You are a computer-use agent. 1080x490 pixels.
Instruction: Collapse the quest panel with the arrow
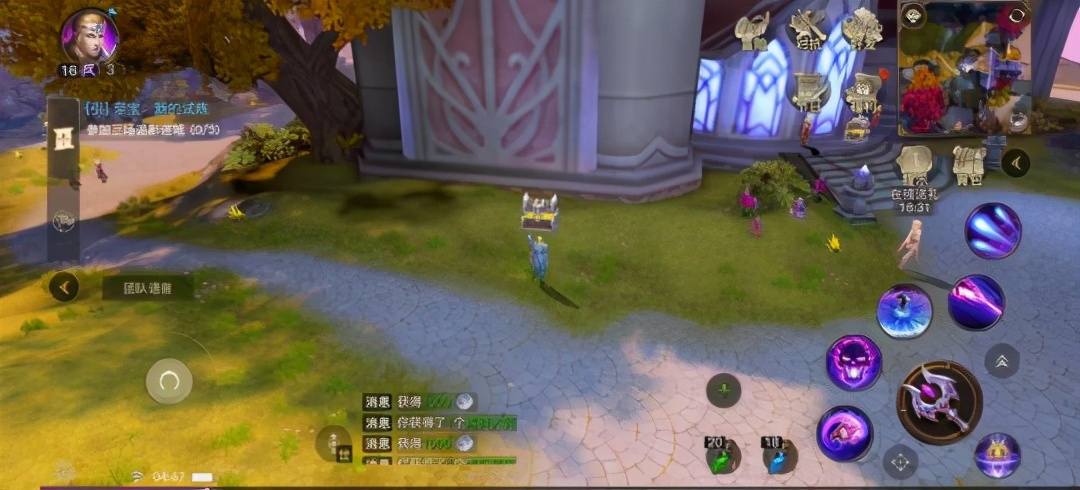[x=64, y=288]
